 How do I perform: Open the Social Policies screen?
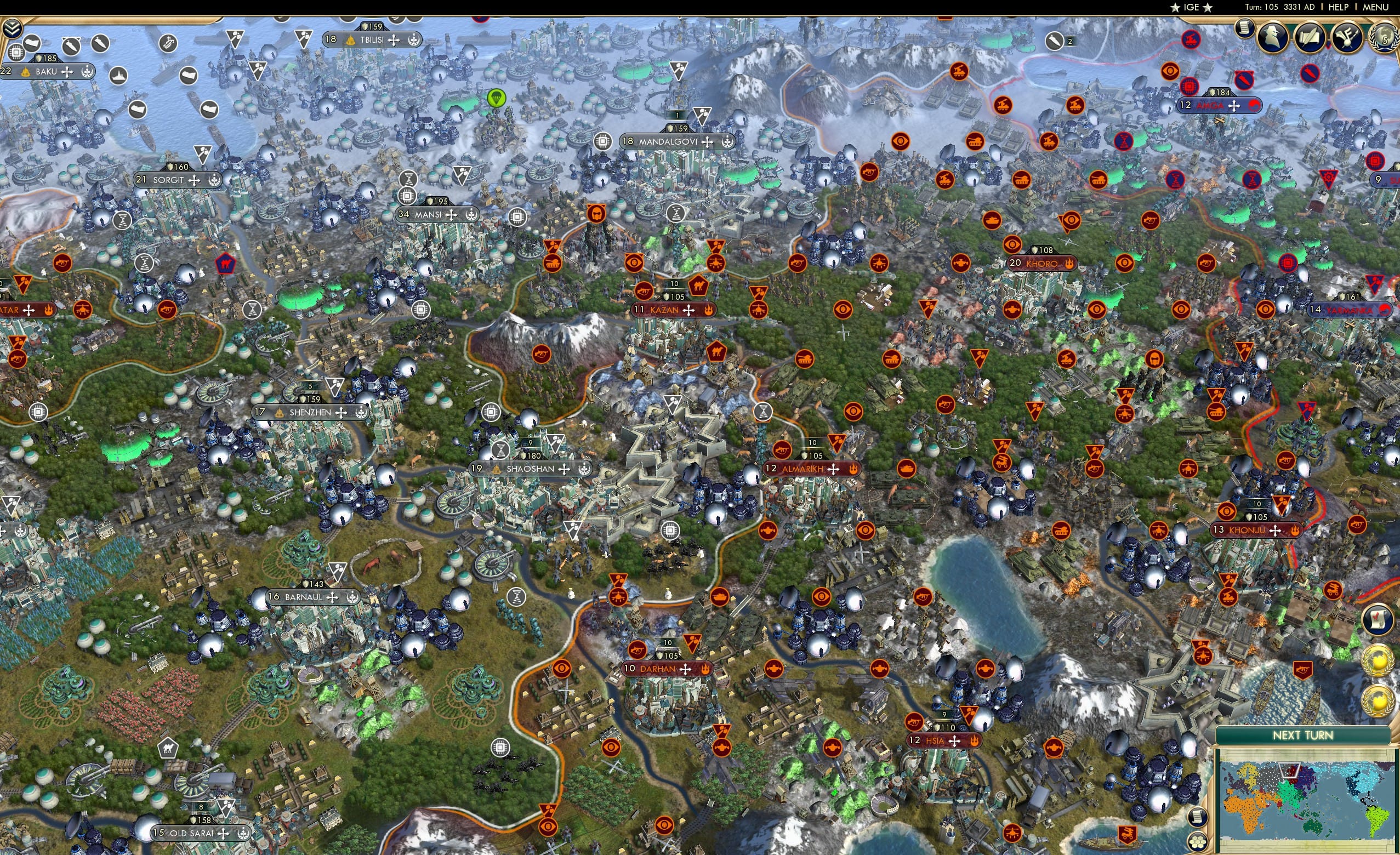coord(1311,37)
